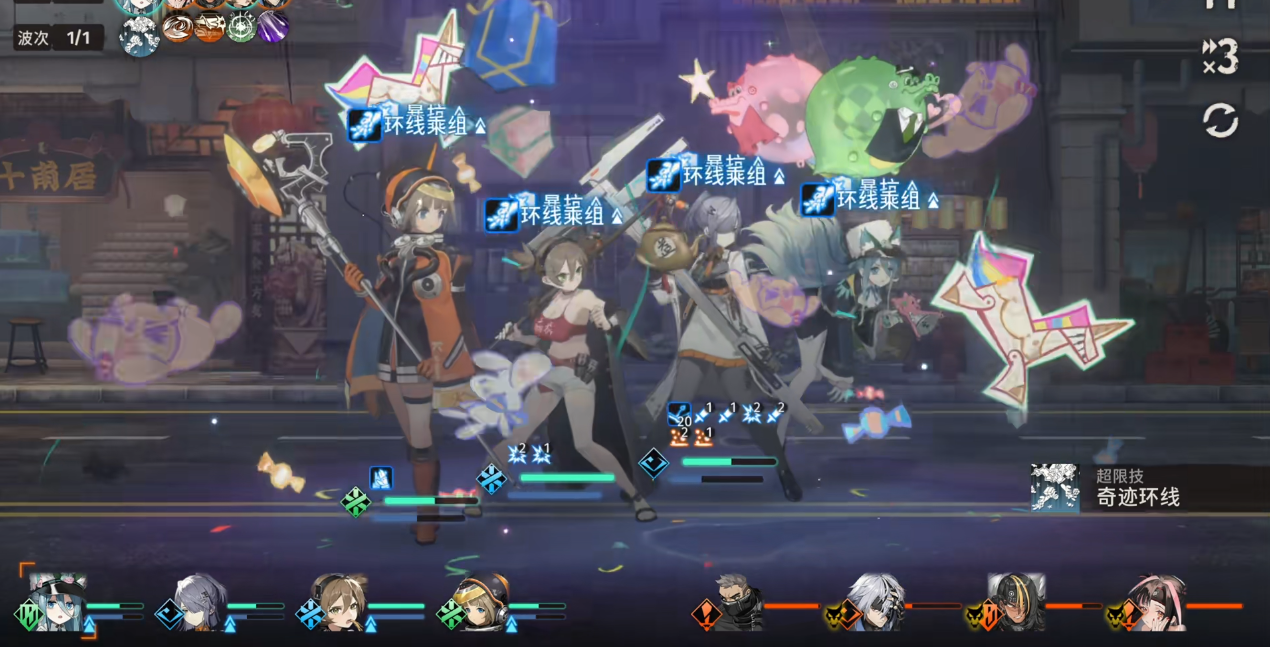Select the silver-haired ally portrait
Screen dimensions: 1270x647
click(201, 602)
